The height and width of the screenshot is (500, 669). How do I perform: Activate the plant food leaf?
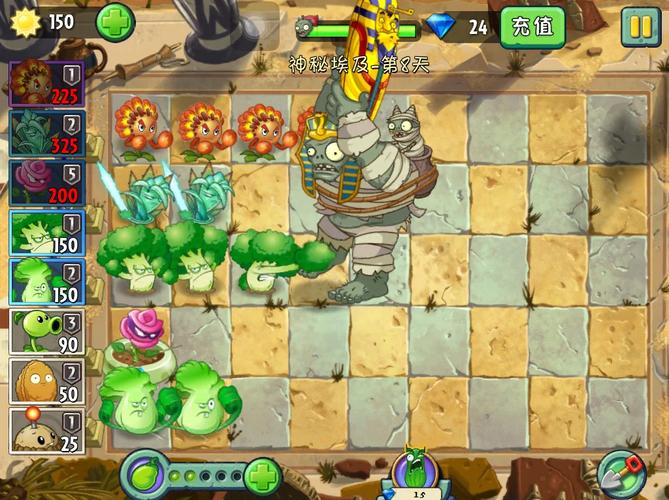coord(143,474)
